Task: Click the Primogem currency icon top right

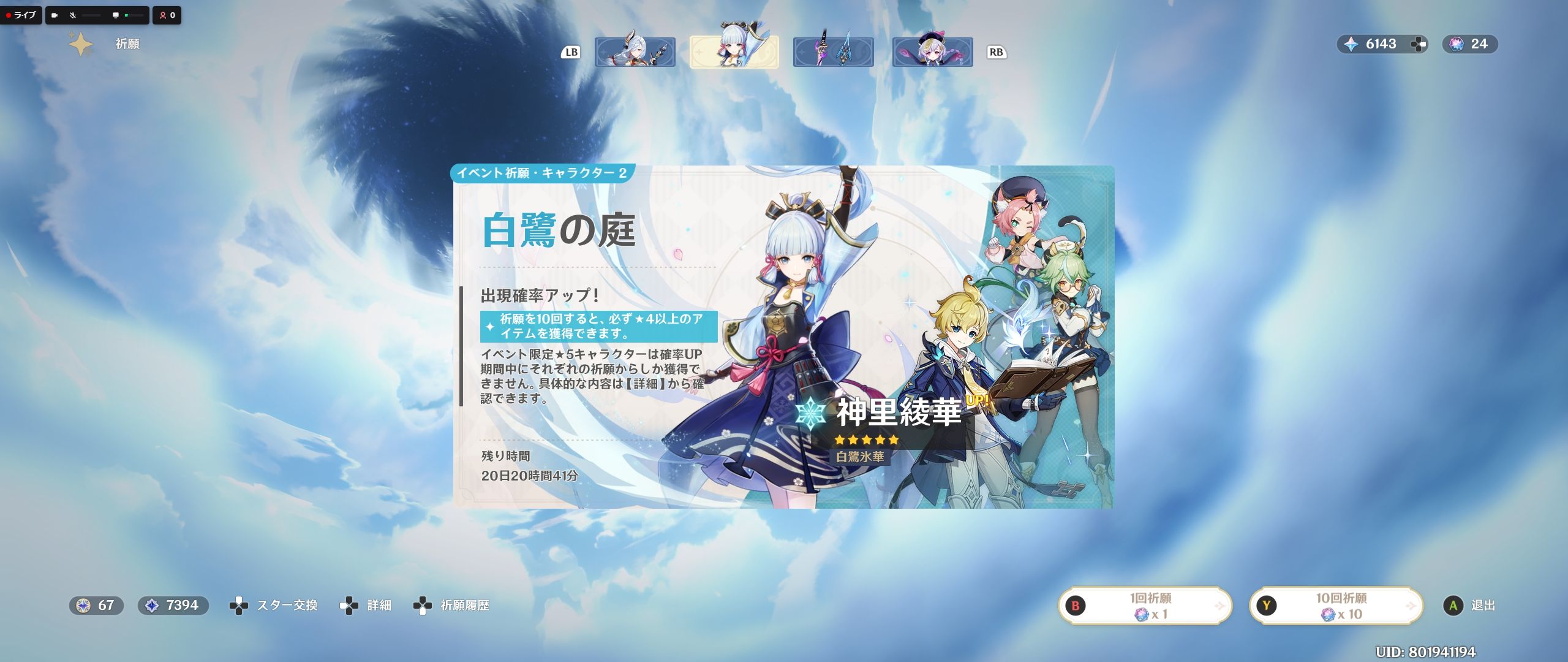Action: tap(1353, 44)
